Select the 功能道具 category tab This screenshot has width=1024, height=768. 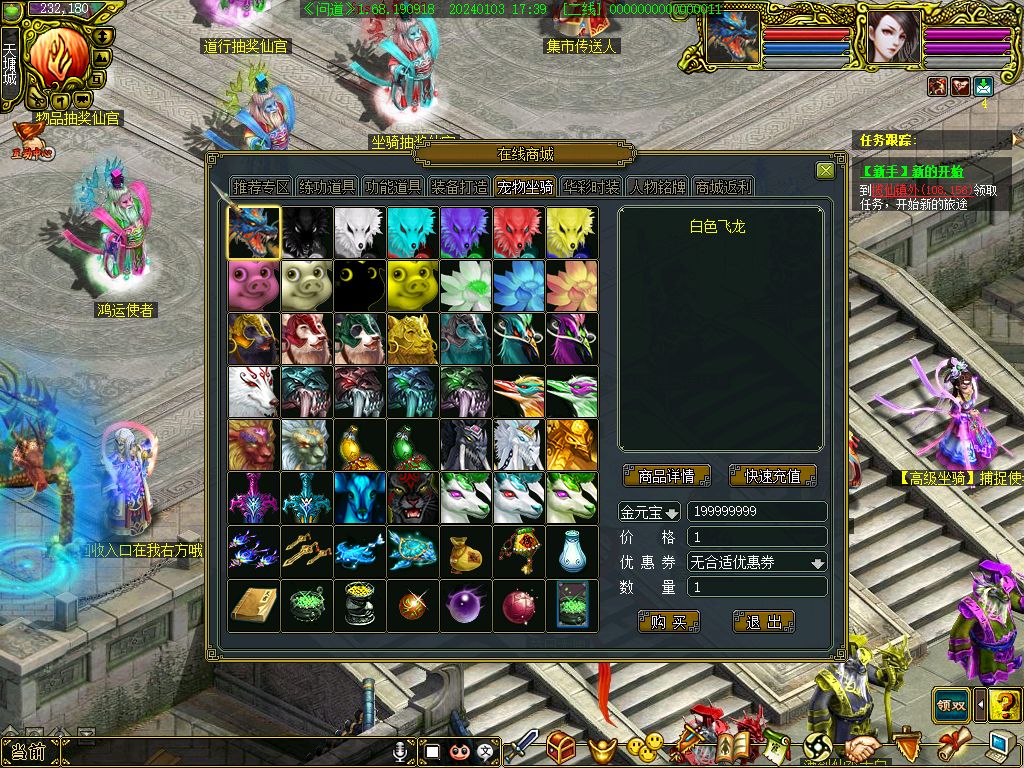click(393, 187)
